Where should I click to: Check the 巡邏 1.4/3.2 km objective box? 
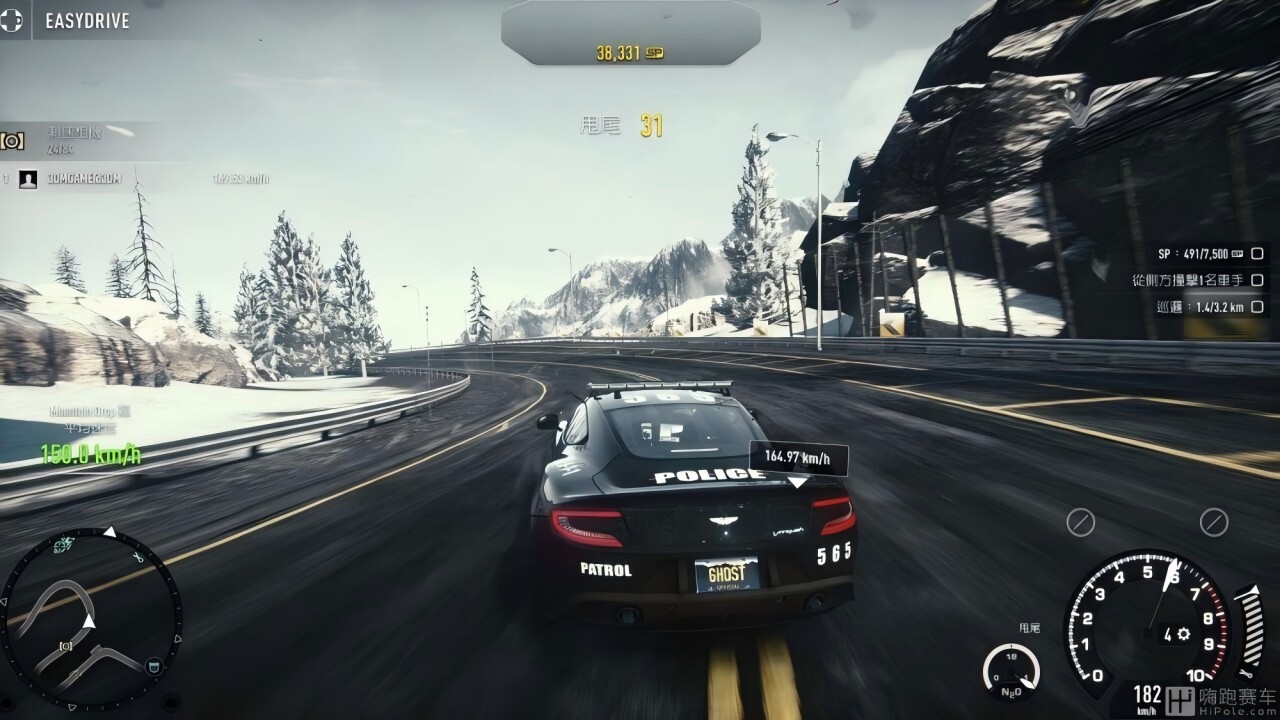point(1257,307)
